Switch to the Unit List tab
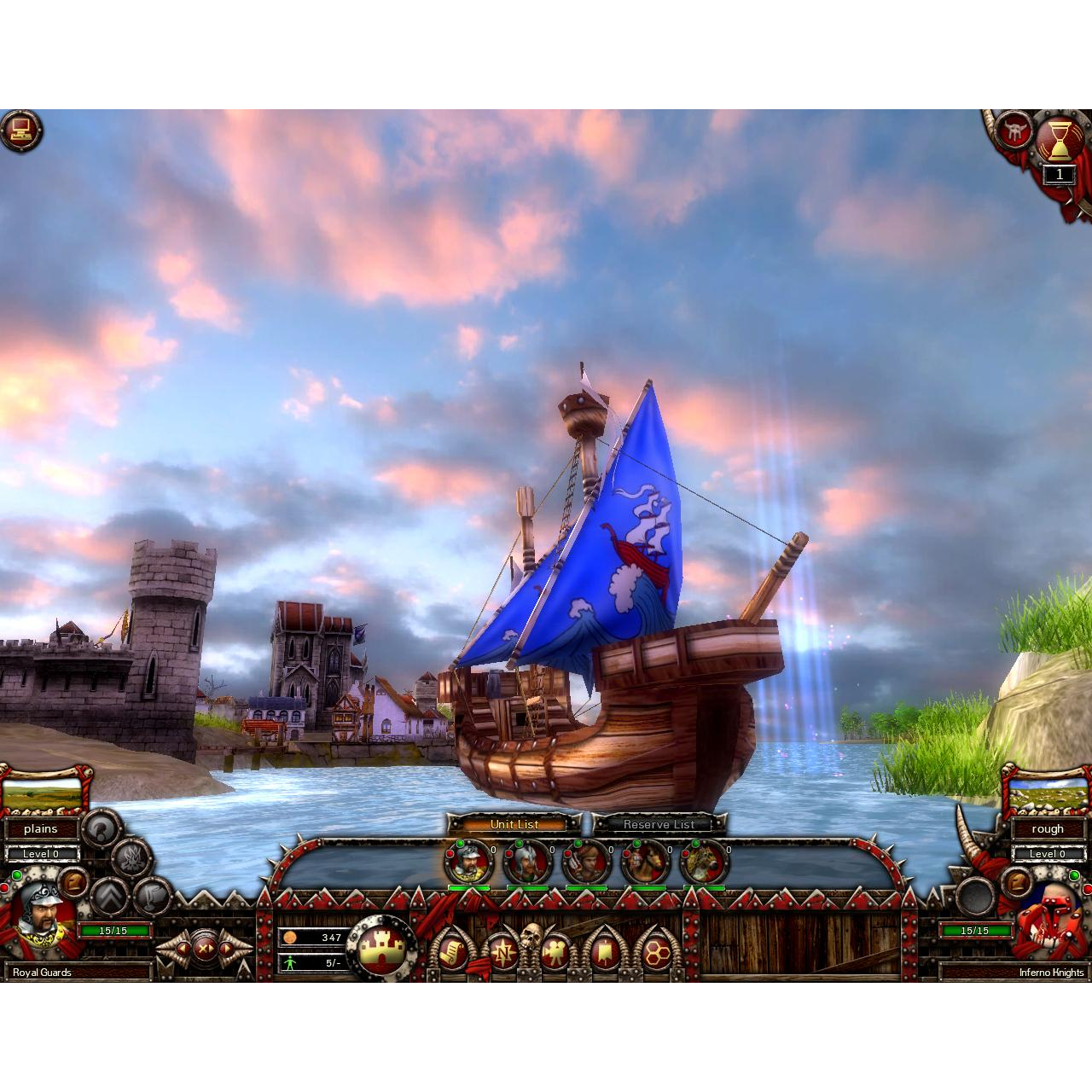This screenshot has height=1092, width=1092. pyautogui.click(x=514, y=824)
